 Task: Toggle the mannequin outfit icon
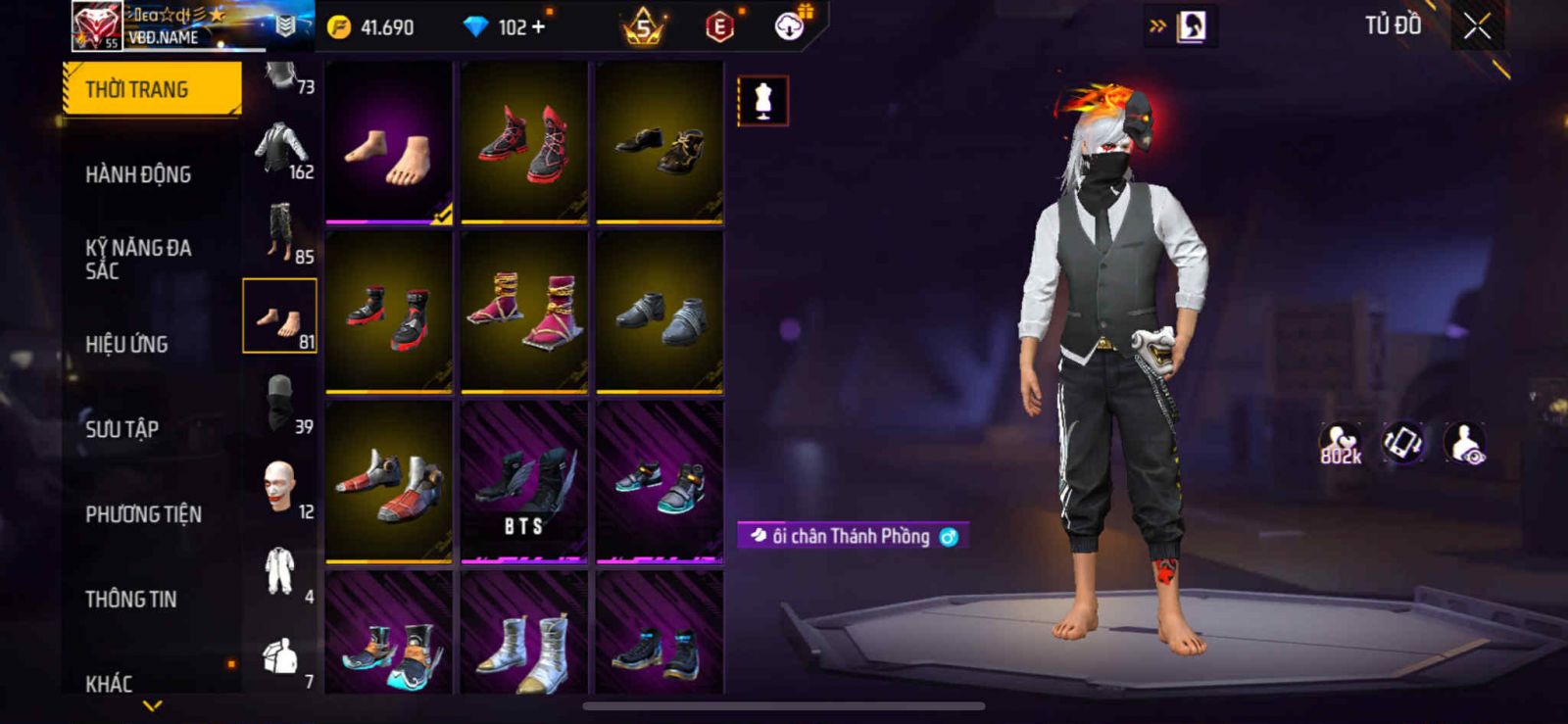(762, 101)
